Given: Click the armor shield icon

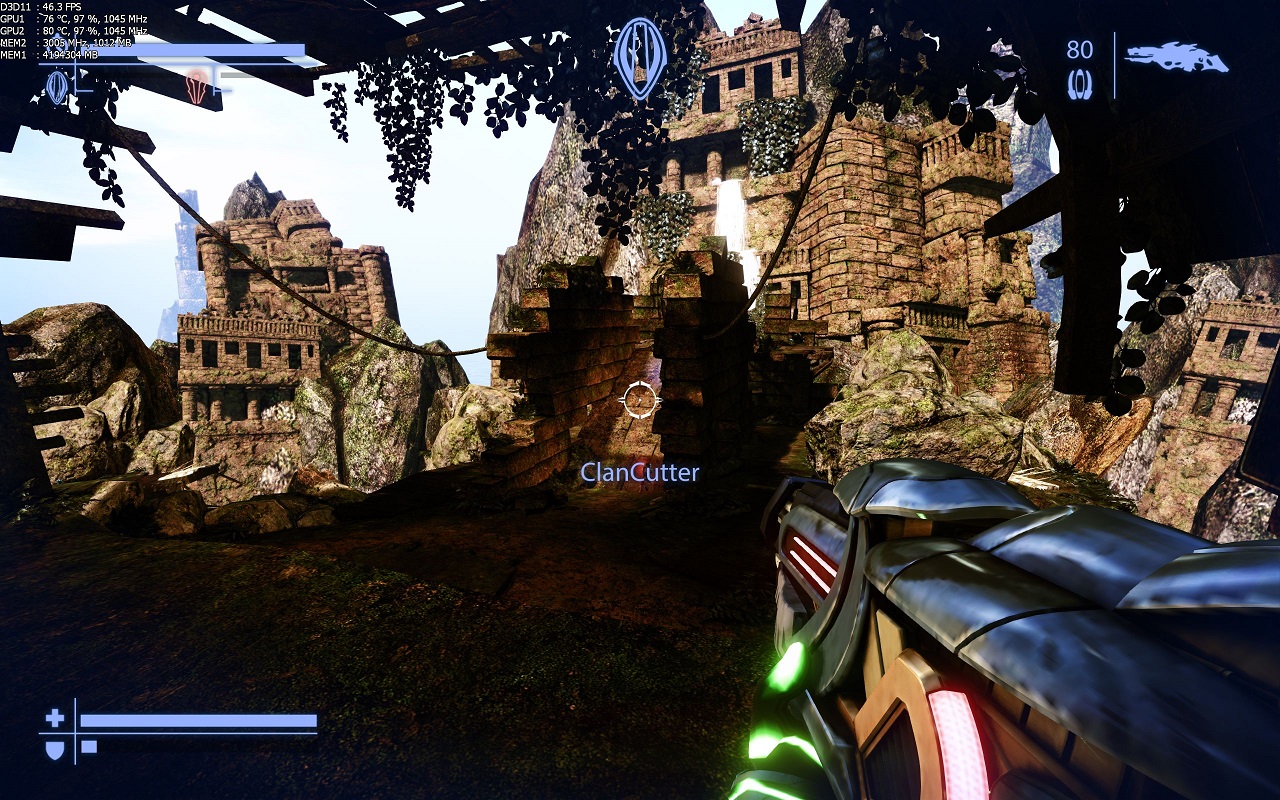Looking at the screenshot, I should (x=55, y=748).
